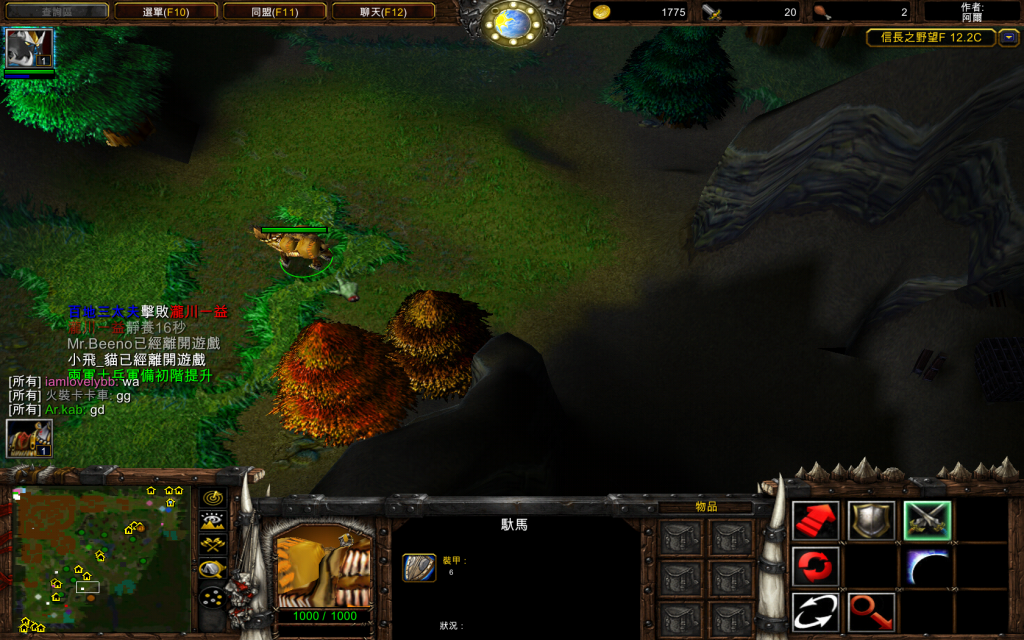Toggle the minimap terrain display button

pyautogui.click(x=212, y=521)
